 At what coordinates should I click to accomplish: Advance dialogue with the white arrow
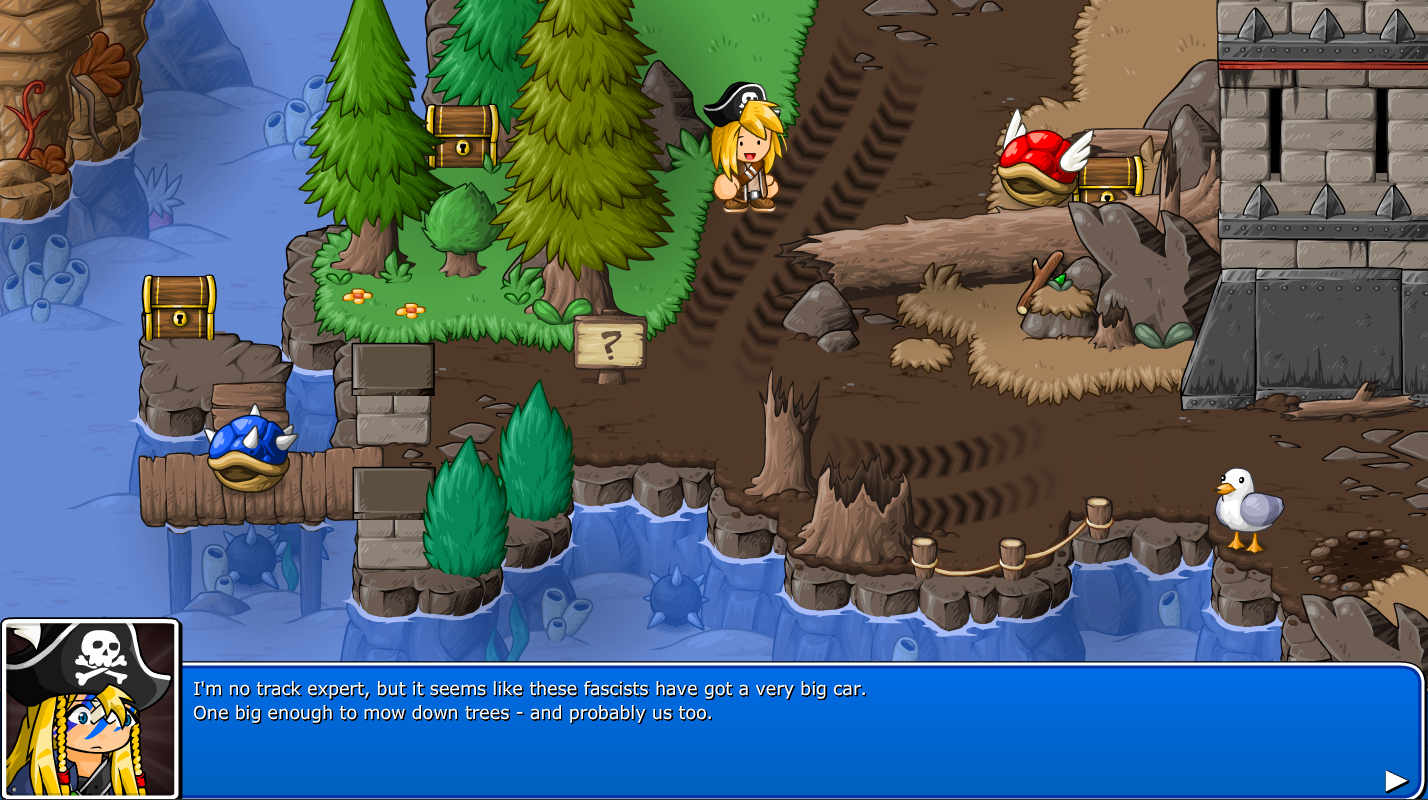[x=1396, y=780]
